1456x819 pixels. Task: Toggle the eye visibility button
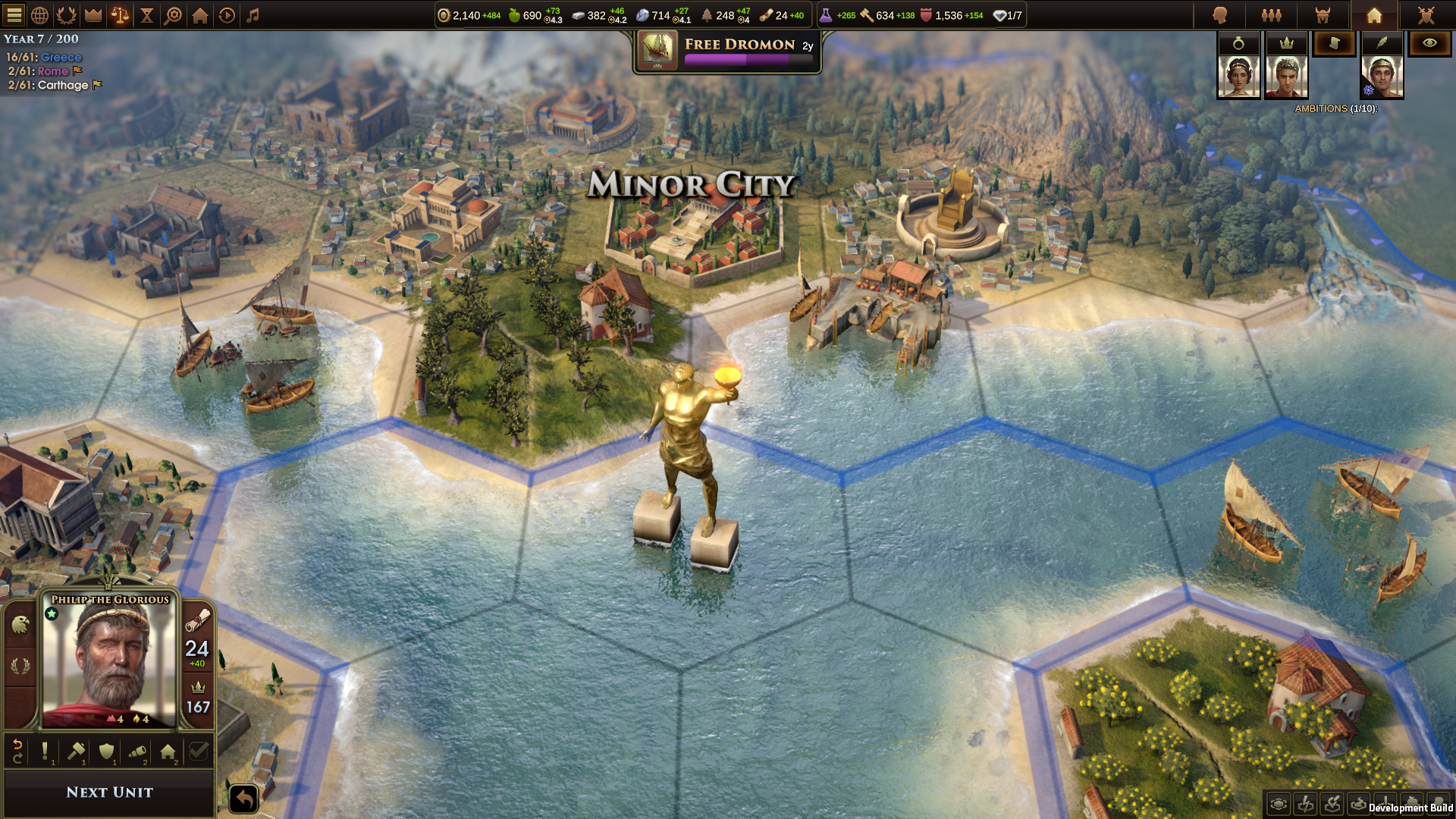[1429, 43]
